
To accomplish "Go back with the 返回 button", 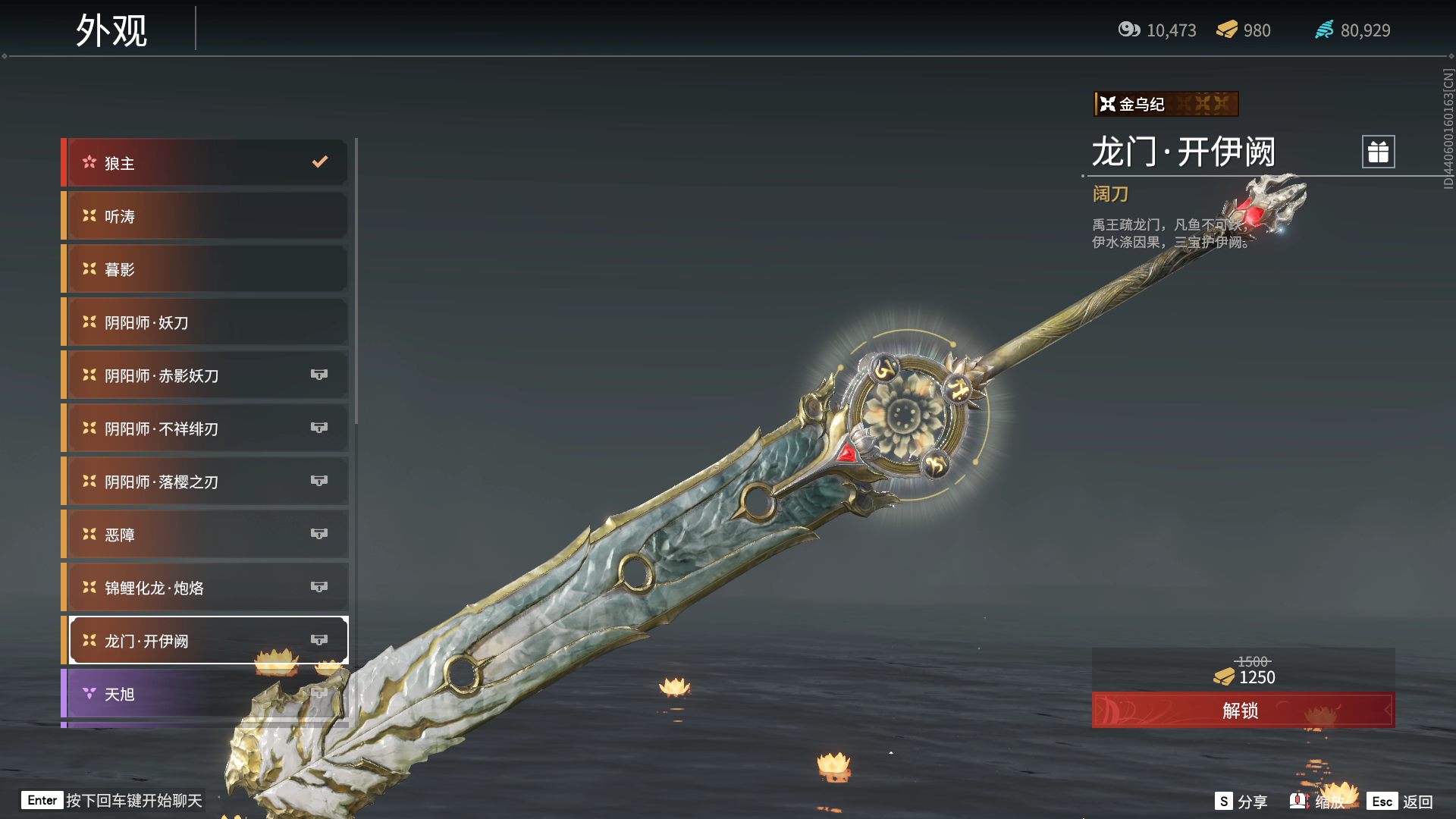I will [x=1401, y=802].
